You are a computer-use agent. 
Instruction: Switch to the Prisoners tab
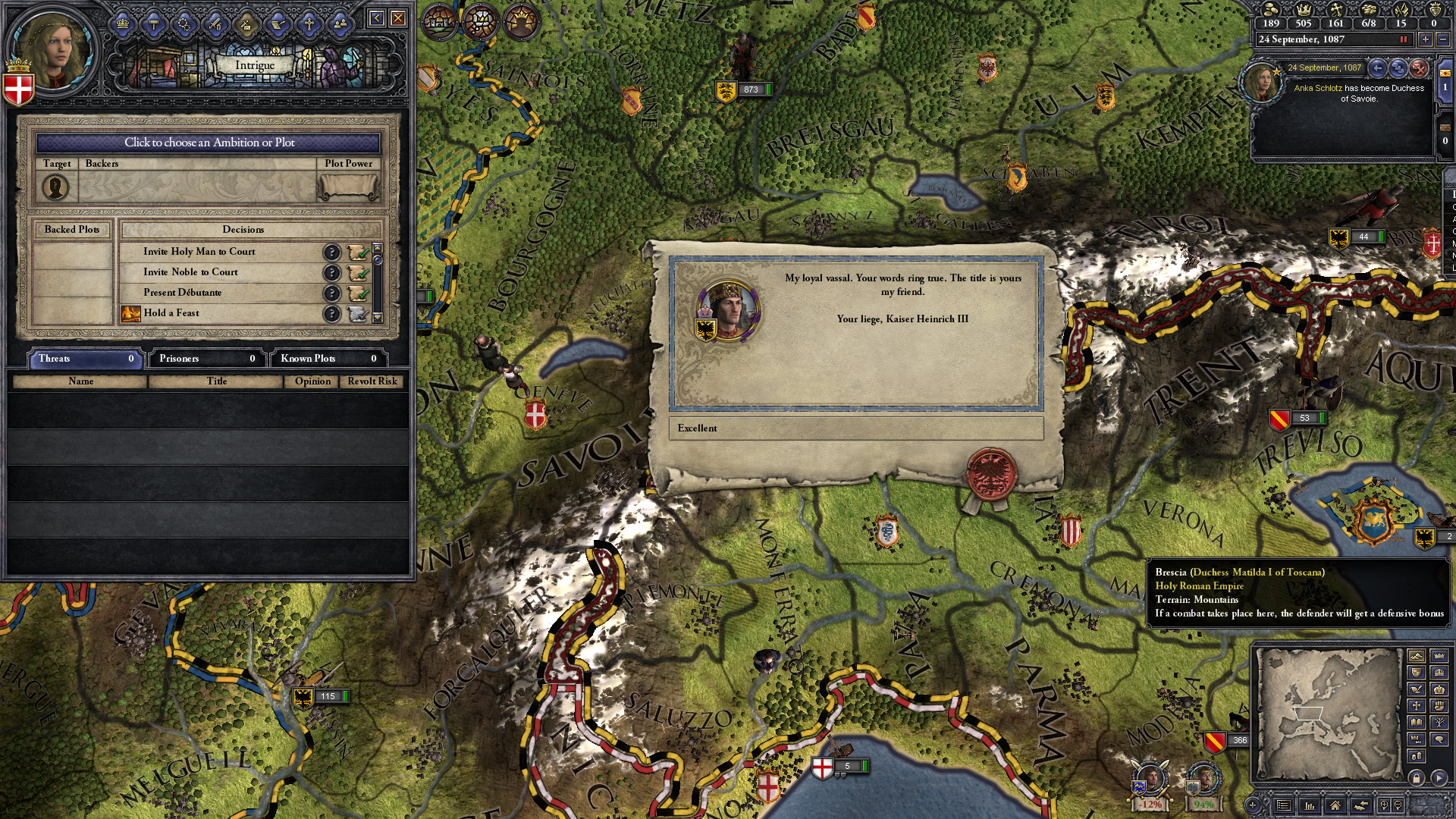206,359
